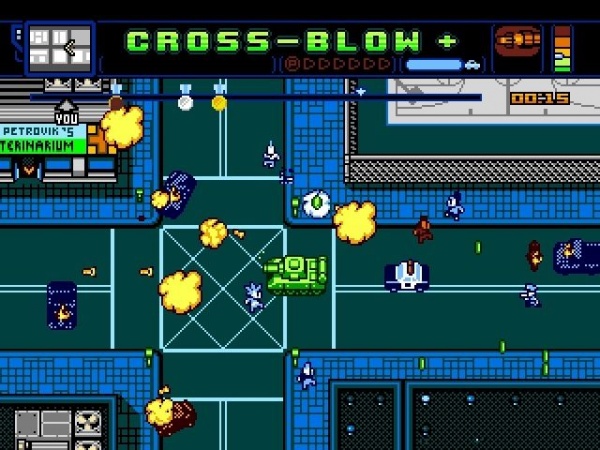Image resolution: width=600 pixels, height=450 pixels.
Task: Click the gold medal marker
Action: point(219,100)
